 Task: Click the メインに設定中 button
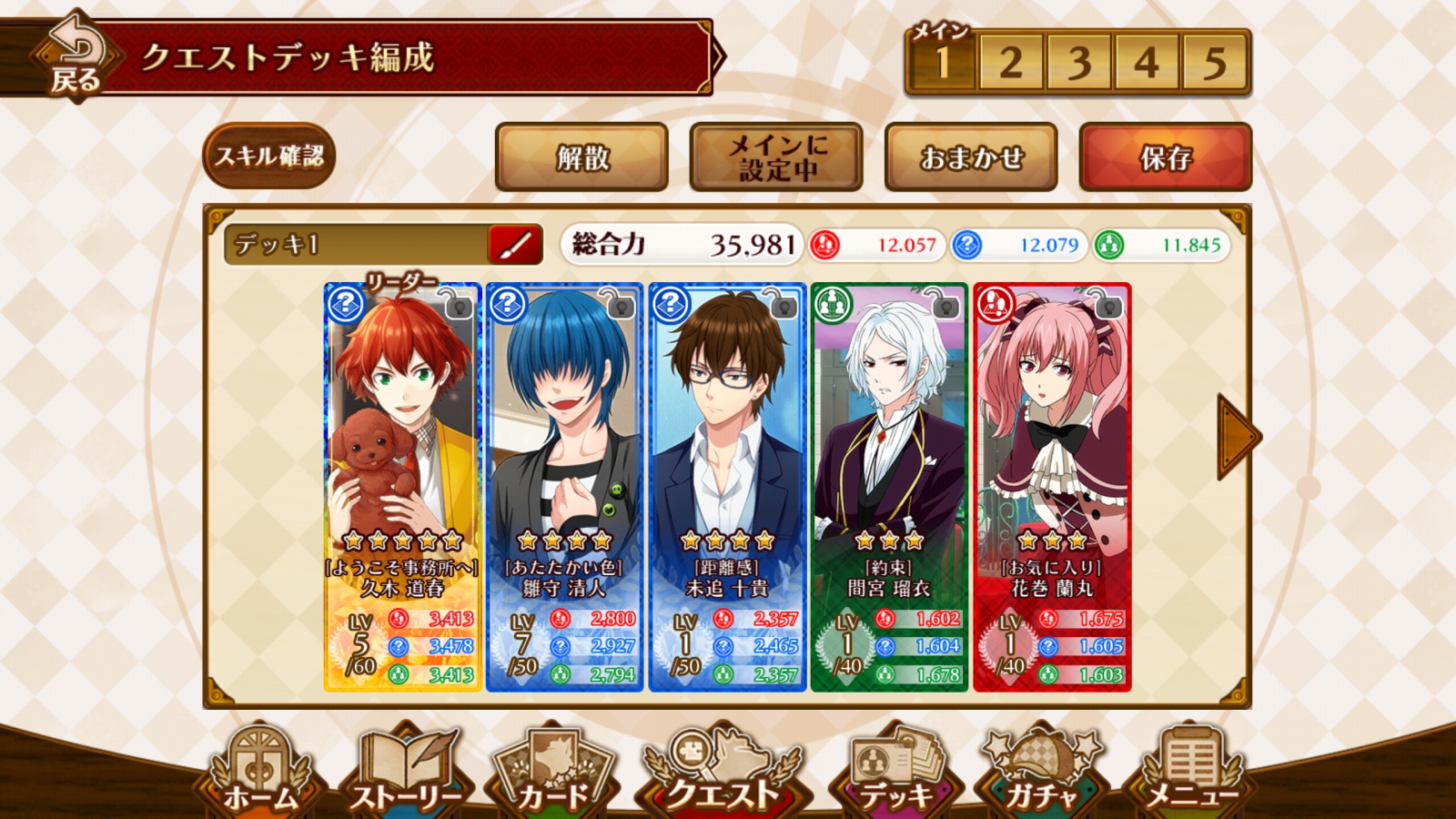coord(776,157)
